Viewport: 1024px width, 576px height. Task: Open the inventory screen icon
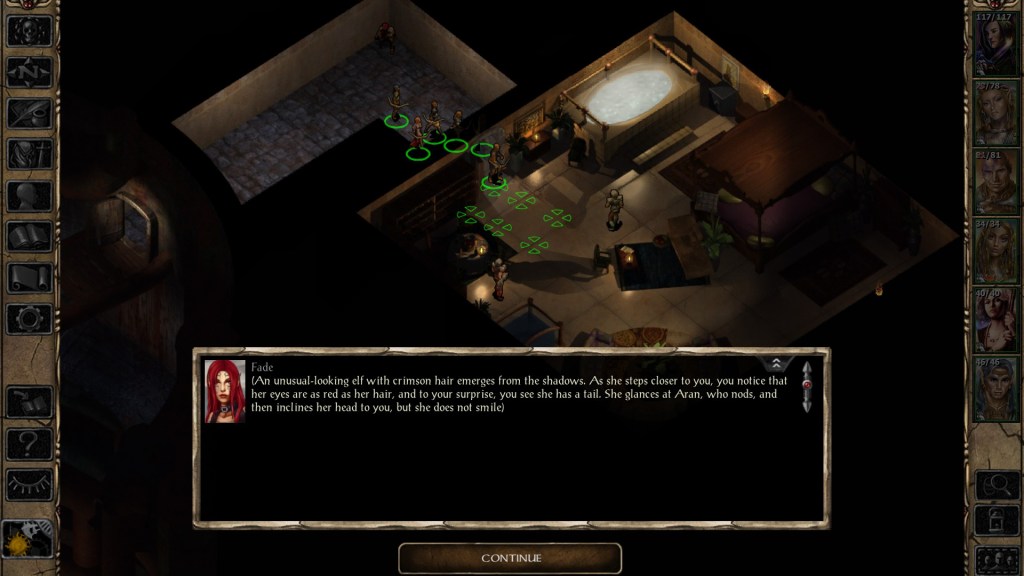(29, 154)
